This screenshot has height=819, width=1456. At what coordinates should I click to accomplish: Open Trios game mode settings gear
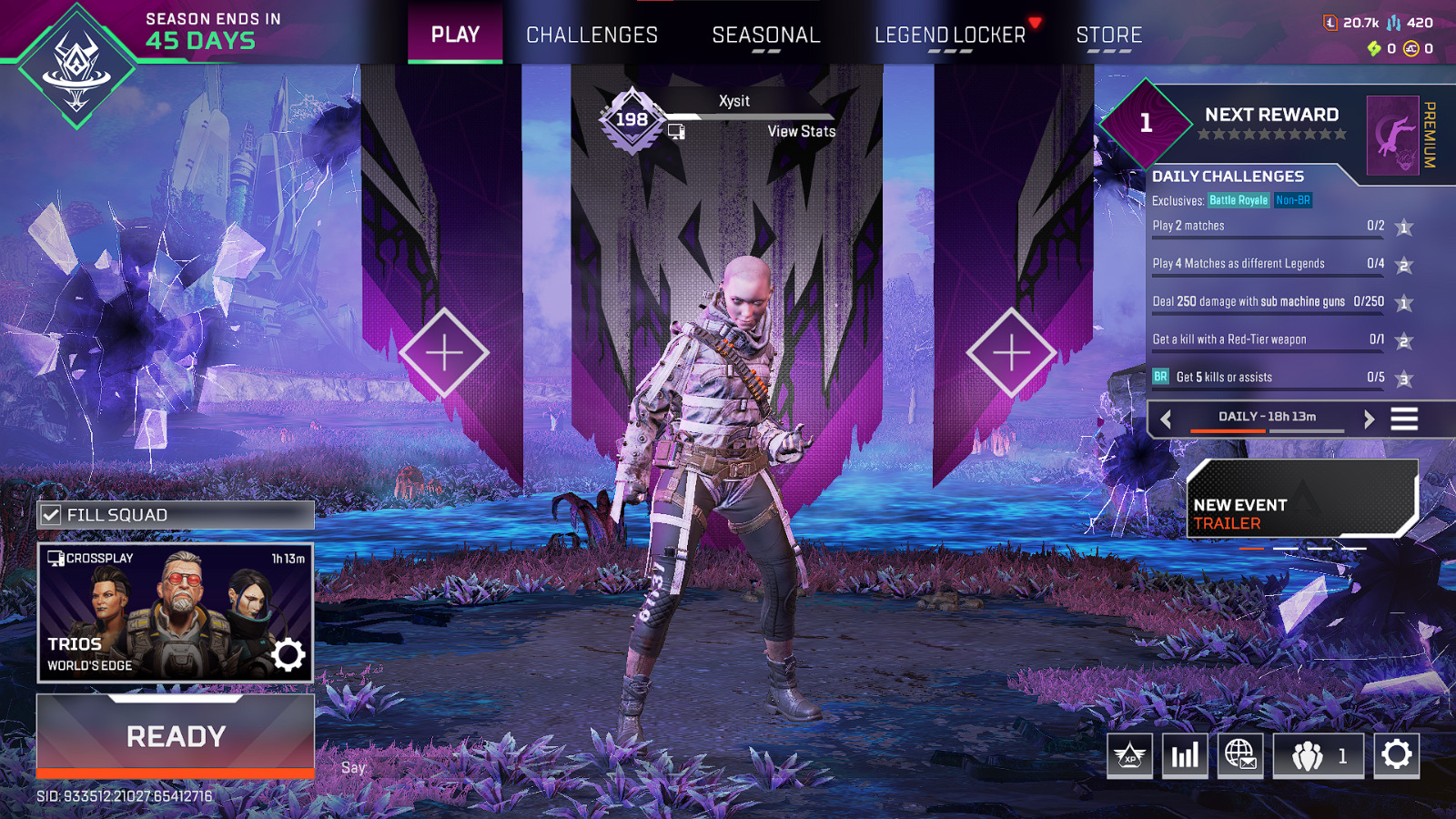pyautogui.click(x=288, y=654)
